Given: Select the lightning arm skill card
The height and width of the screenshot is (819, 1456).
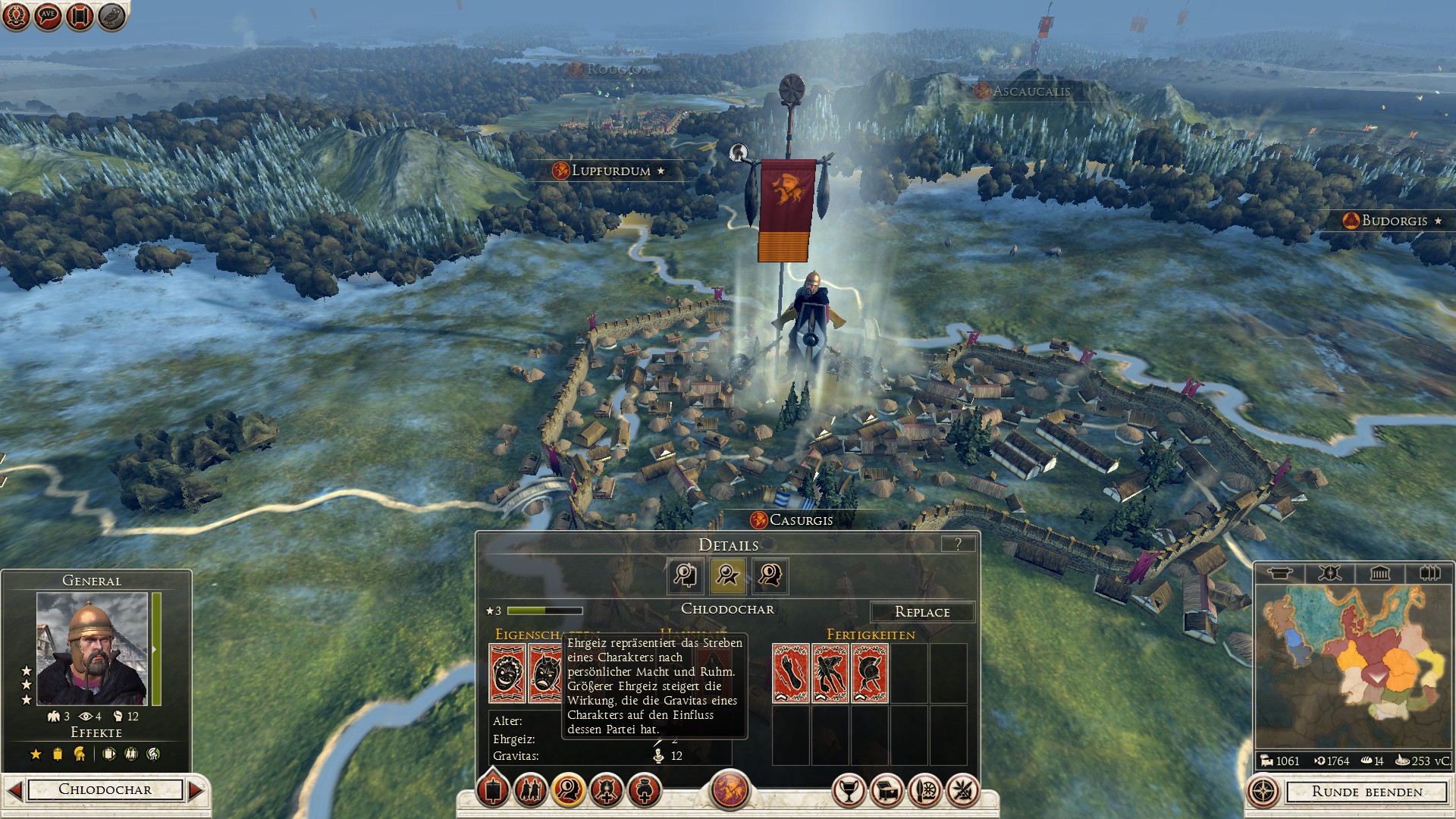Looking at the screenshot, I should coord(791,673).
